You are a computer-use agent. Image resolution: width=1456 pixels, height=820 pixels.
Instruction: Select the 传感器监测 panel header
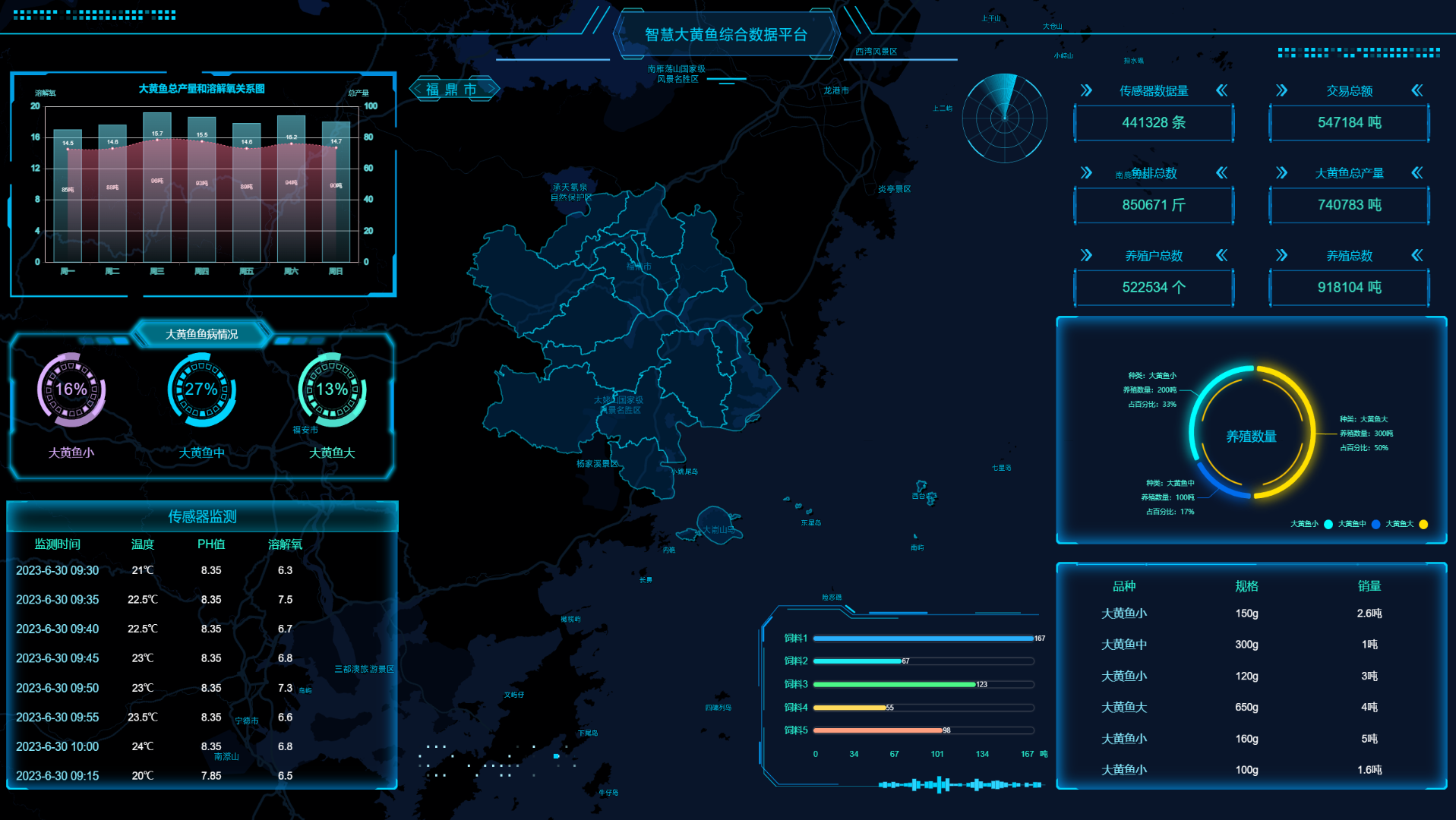pos(201,516)
